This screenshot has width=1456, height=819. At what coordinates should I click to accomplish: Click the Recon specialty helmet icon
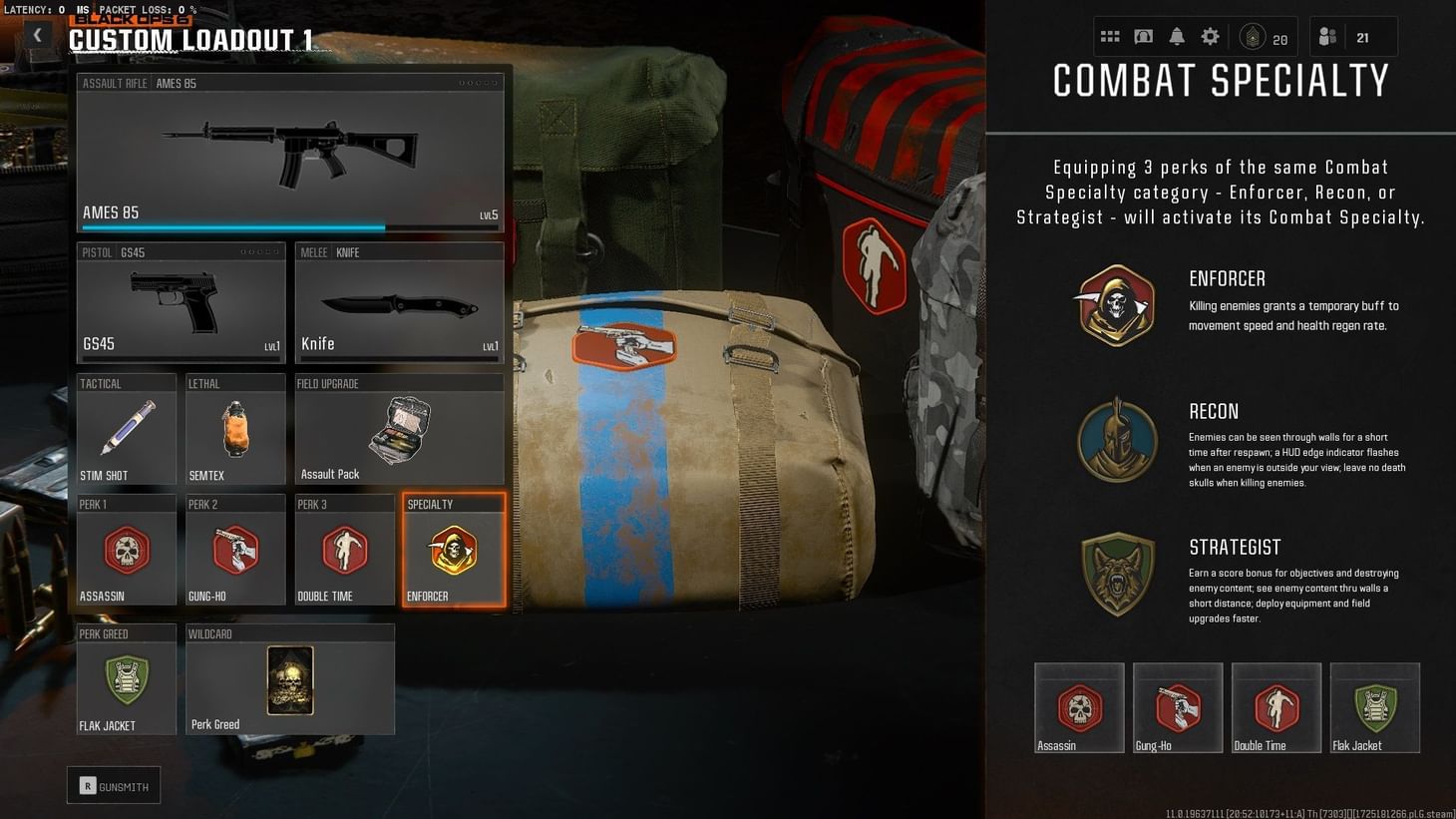pyautogui.click(x=1116, y=440)
